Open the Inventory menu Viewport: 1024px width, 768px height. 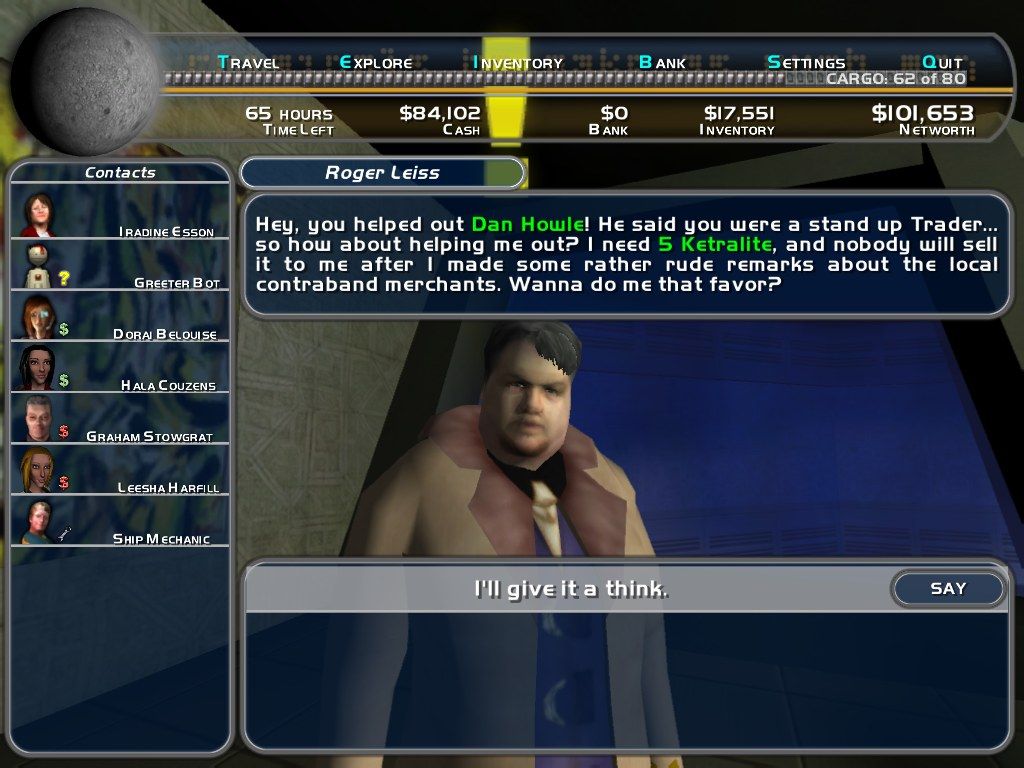point(518,62)
